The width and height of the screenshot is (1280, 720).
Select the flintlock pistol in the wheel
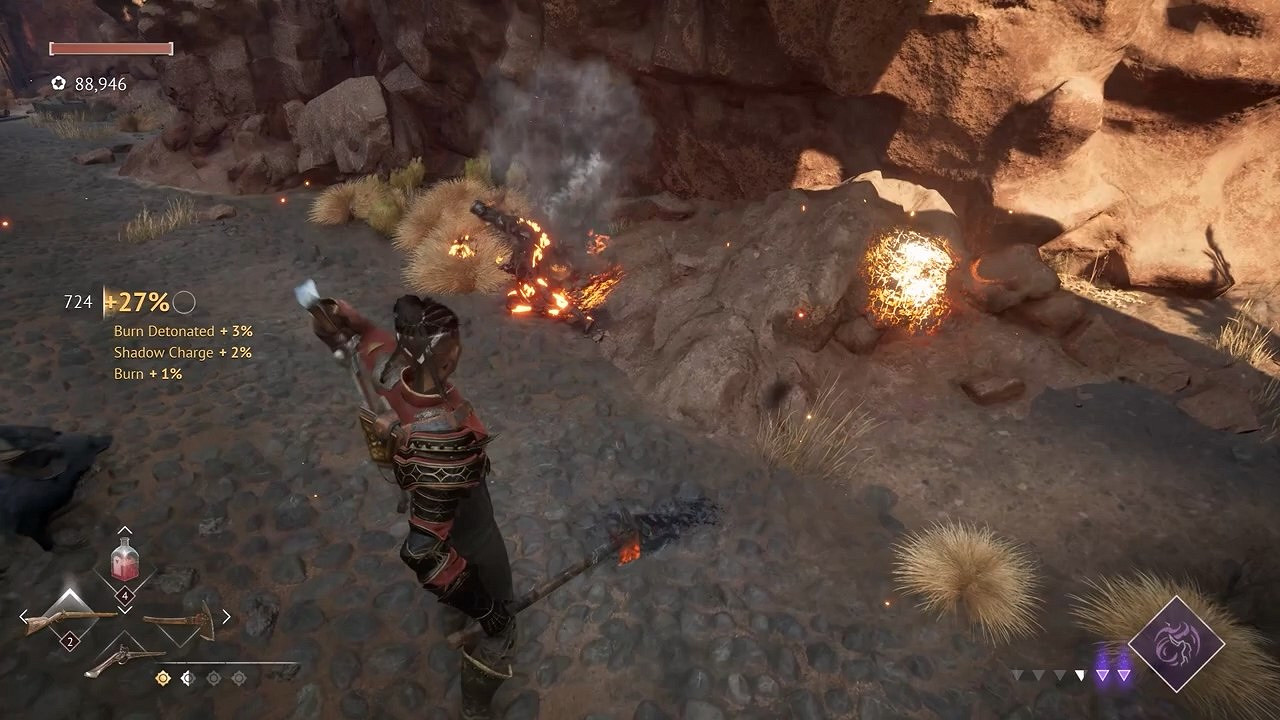pyautogui.click(x=127, y=657)
